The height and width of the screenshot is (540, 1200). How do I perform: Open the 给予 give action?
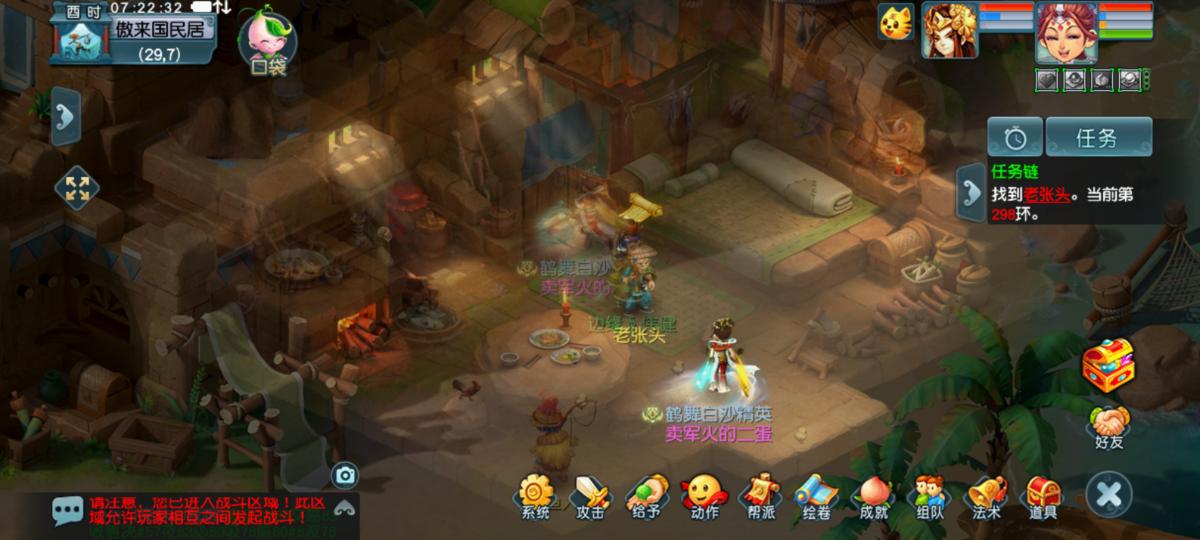point(645,495)
